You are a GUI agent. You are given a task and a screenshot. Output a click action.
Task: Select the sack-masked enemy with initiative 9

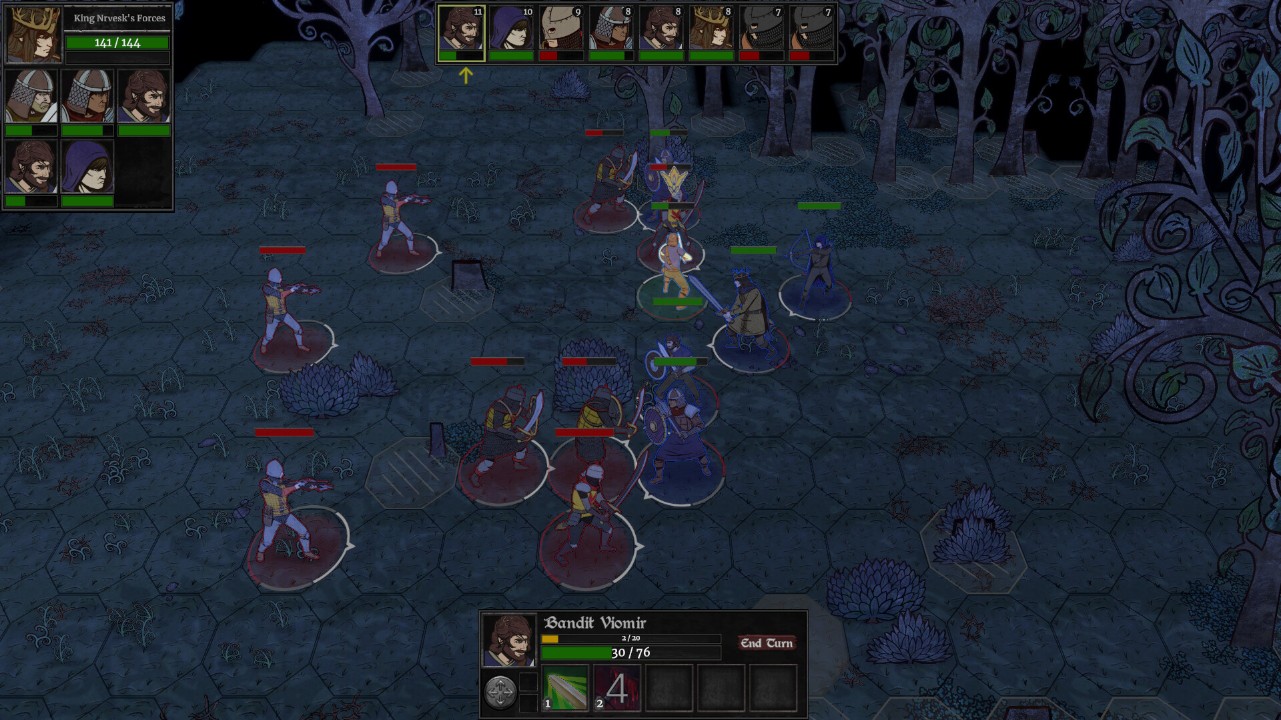(x=561, y=30)
